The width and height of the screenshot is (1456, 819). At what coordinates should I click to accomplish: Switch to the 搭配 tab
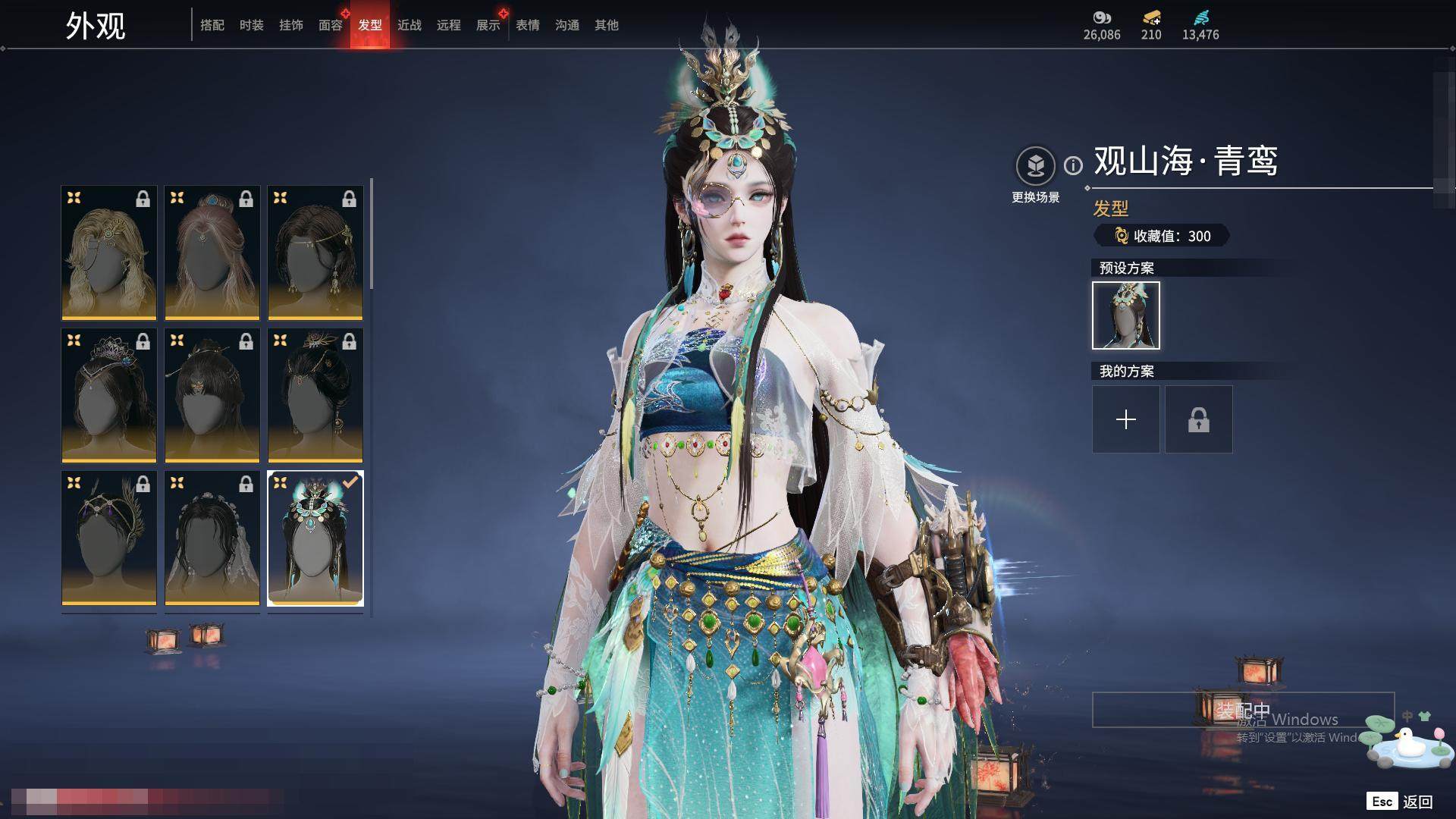click(x=212, y=26)
